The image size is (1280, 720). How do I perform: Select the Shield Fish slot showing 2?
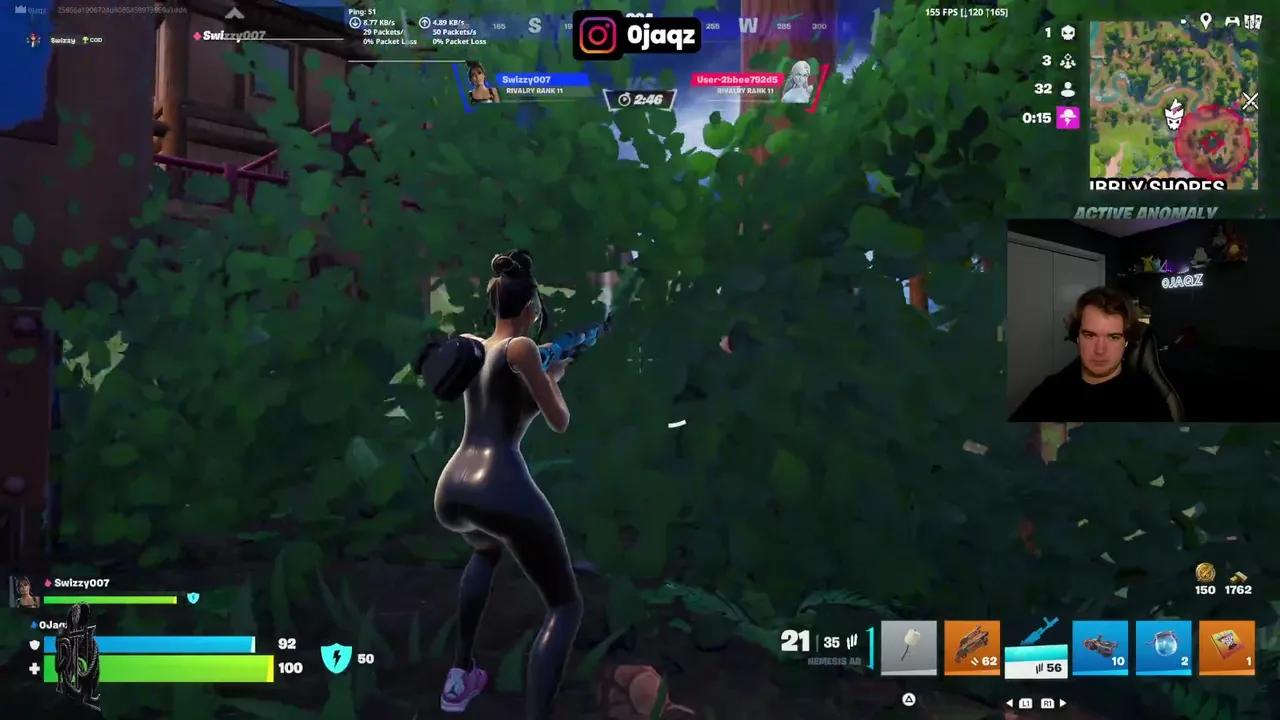point(1163,647)
